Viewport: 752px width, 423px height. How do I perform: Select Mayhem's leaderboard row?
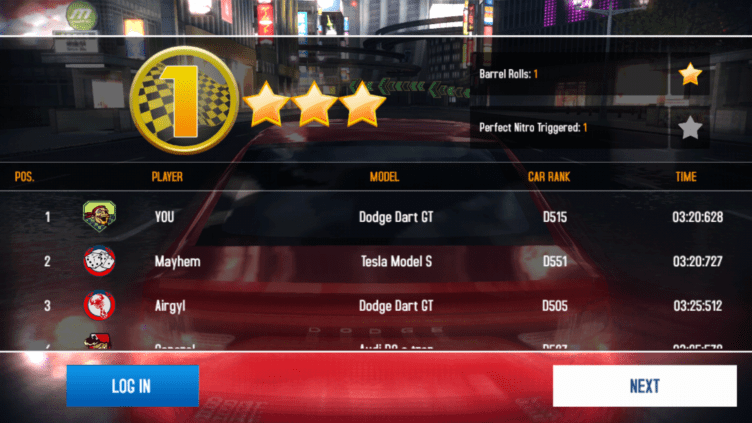376,262
